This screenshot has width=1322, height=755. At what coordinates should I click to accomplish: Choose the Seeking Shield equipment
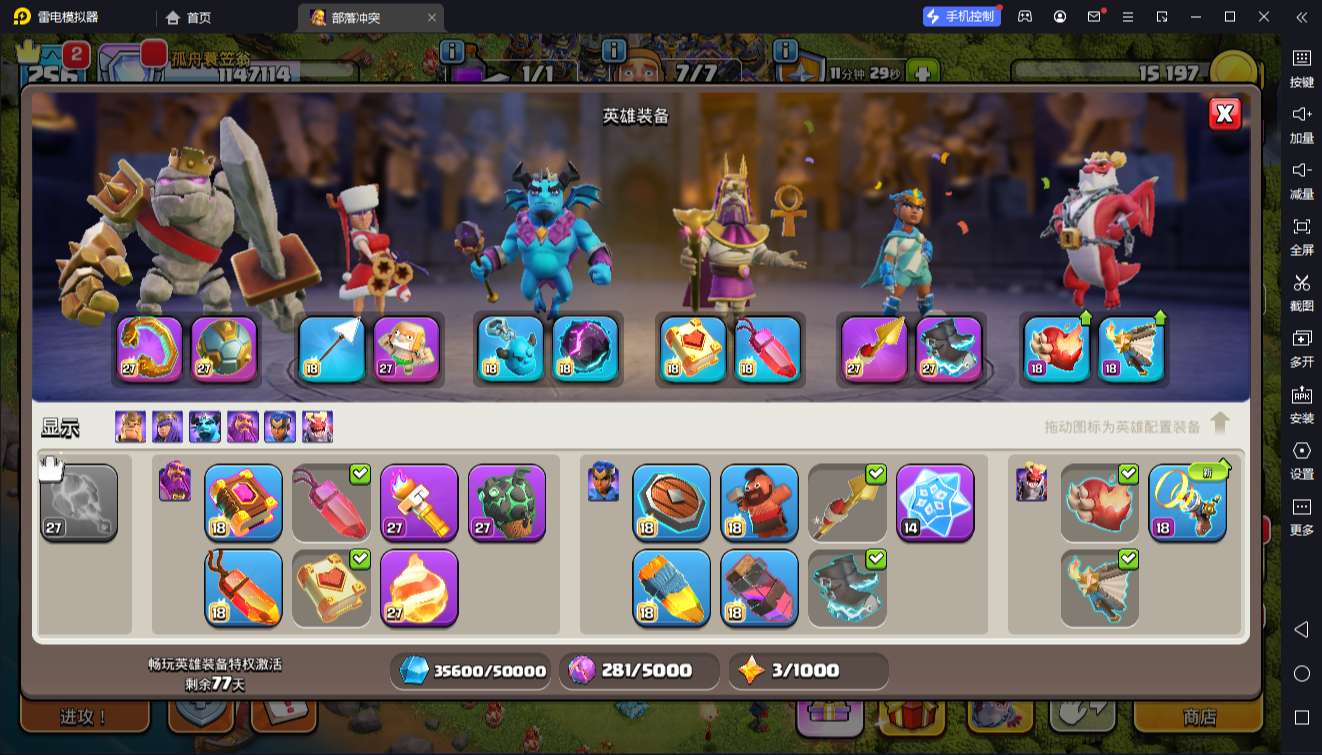671,502
